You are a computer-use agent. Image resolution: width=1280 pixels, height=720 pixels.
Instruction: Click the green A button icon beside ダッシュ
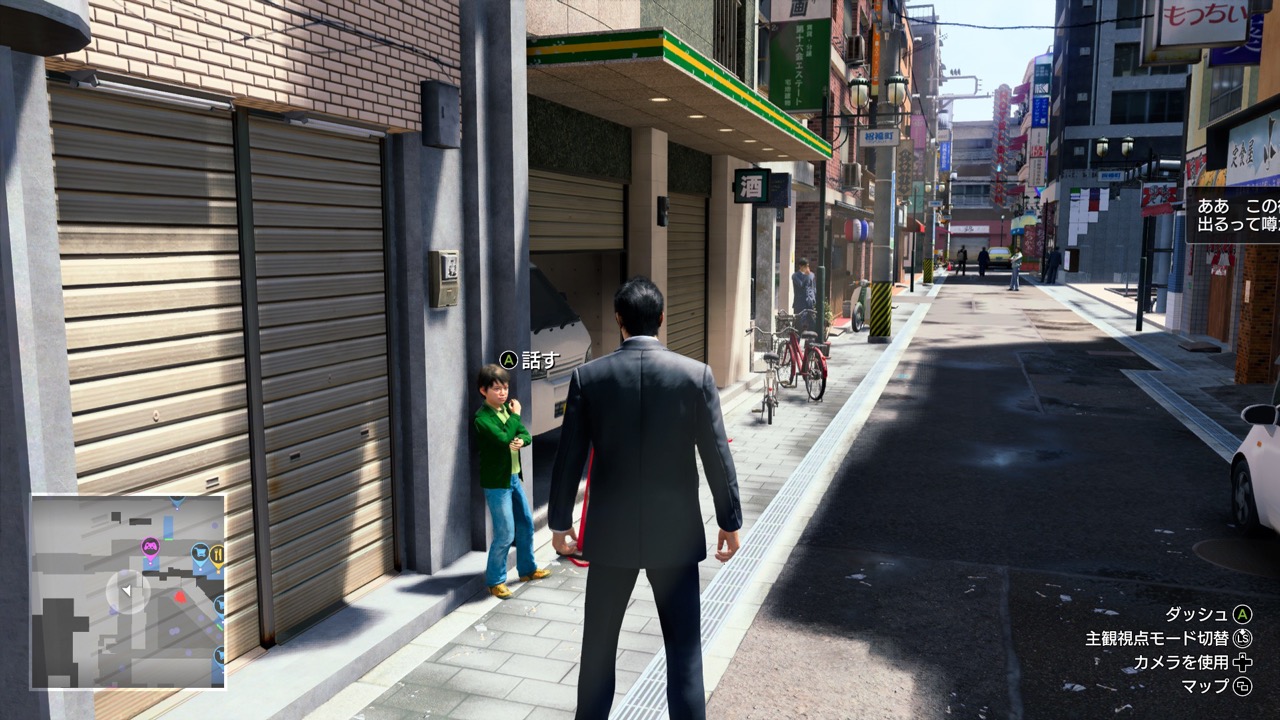tap(1243, 613)
